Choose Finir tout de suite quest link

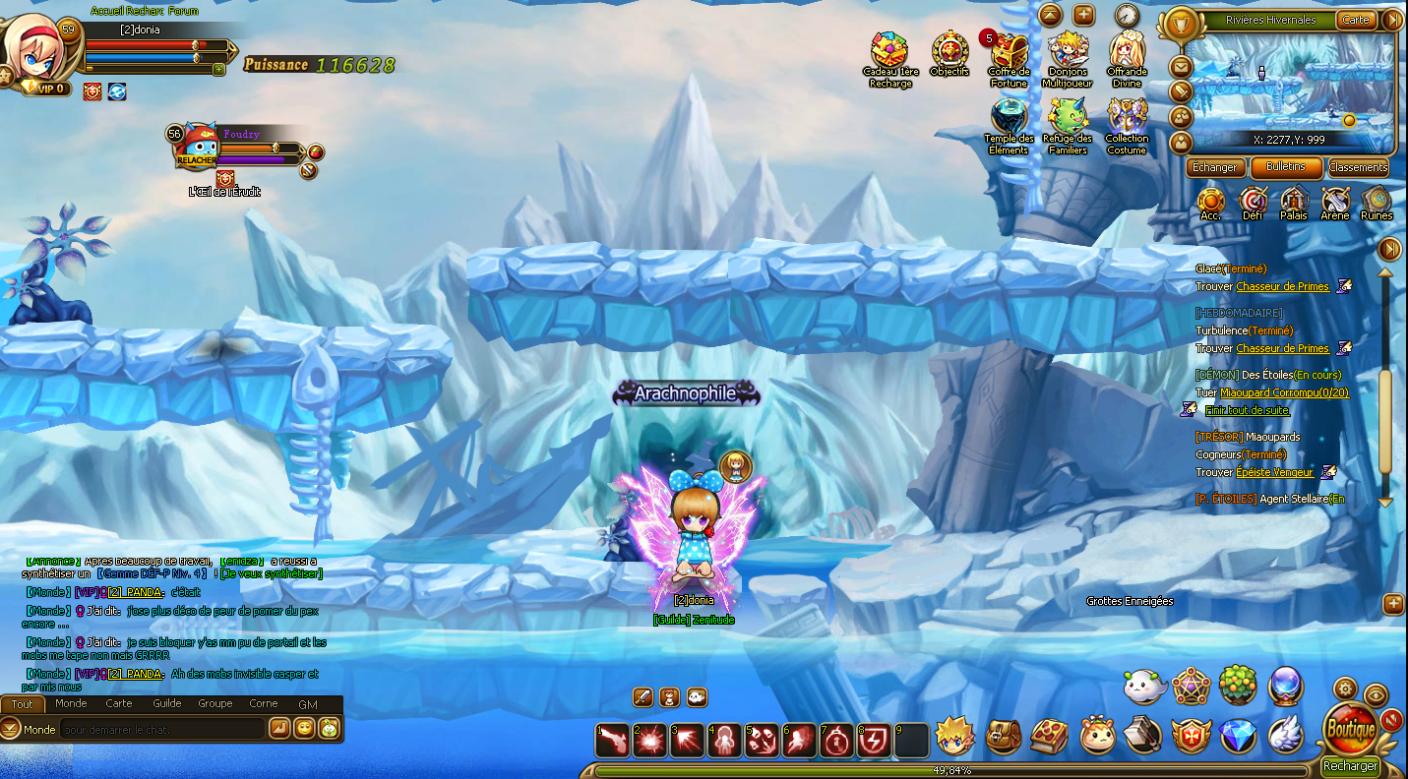[x=1247, y=411]
